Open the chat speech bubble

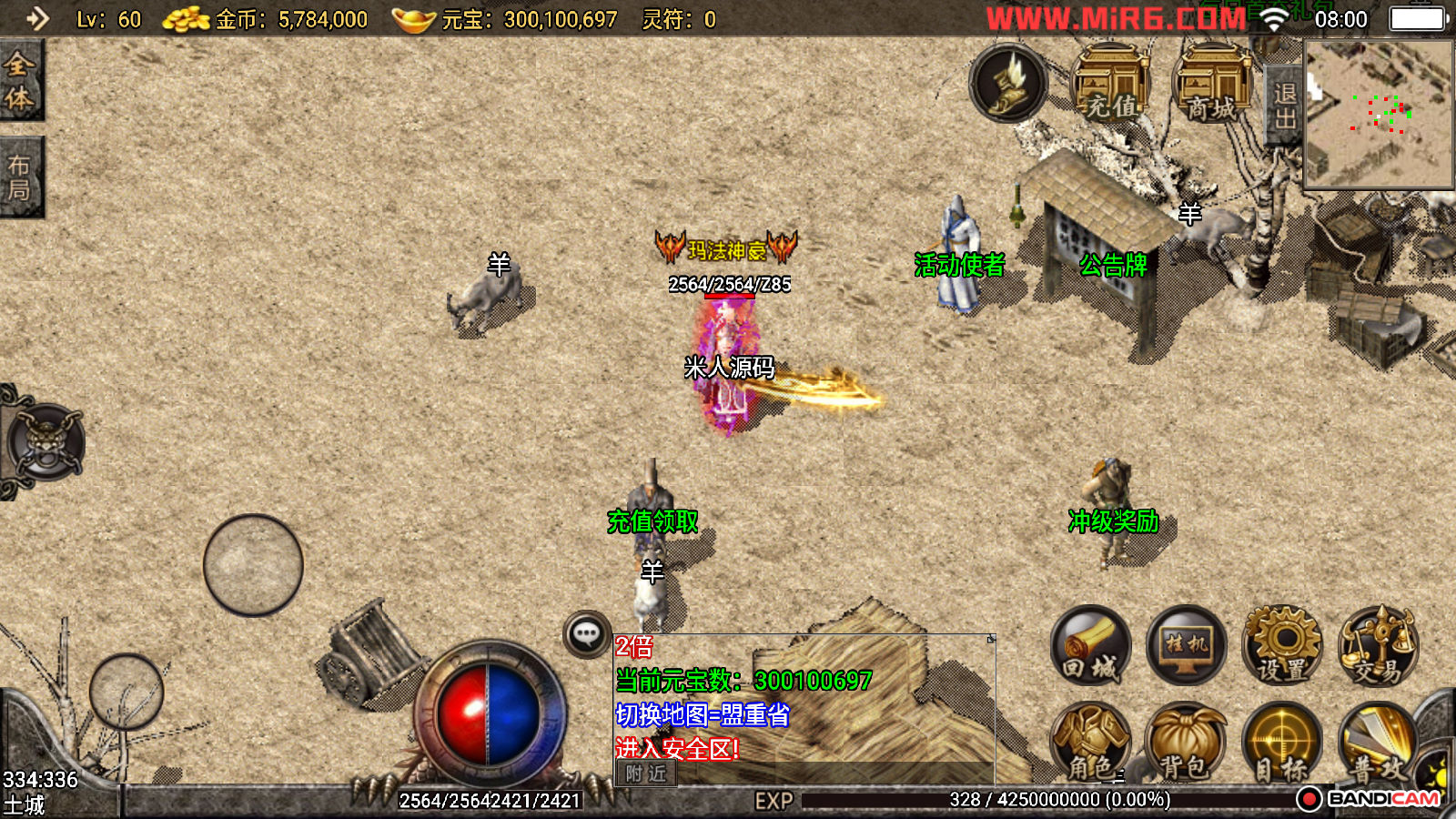(x=587, y=633)
